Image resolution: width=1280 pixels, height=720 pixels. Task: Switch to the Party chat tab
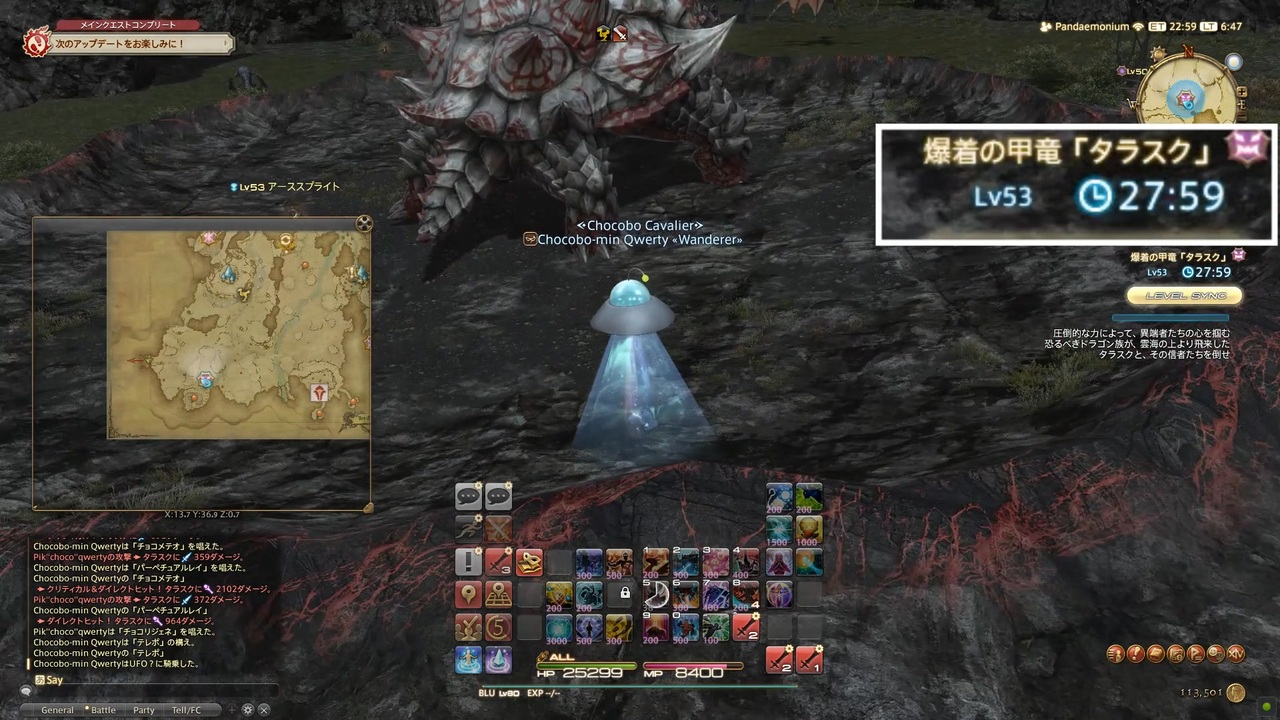click(143, 709)
